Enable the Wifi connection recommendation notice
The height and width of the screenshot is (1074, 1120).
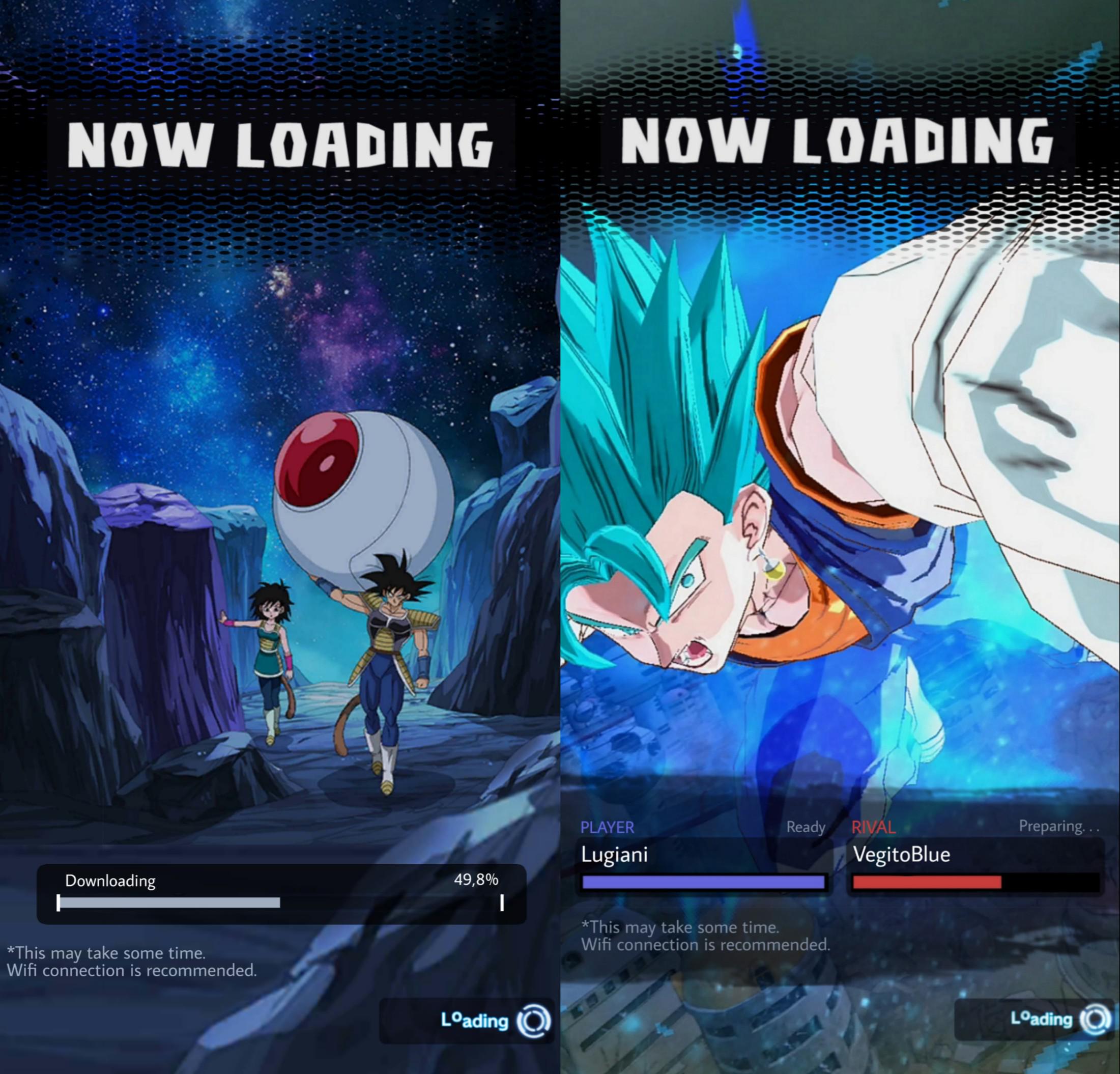click(x=135, y=970)
